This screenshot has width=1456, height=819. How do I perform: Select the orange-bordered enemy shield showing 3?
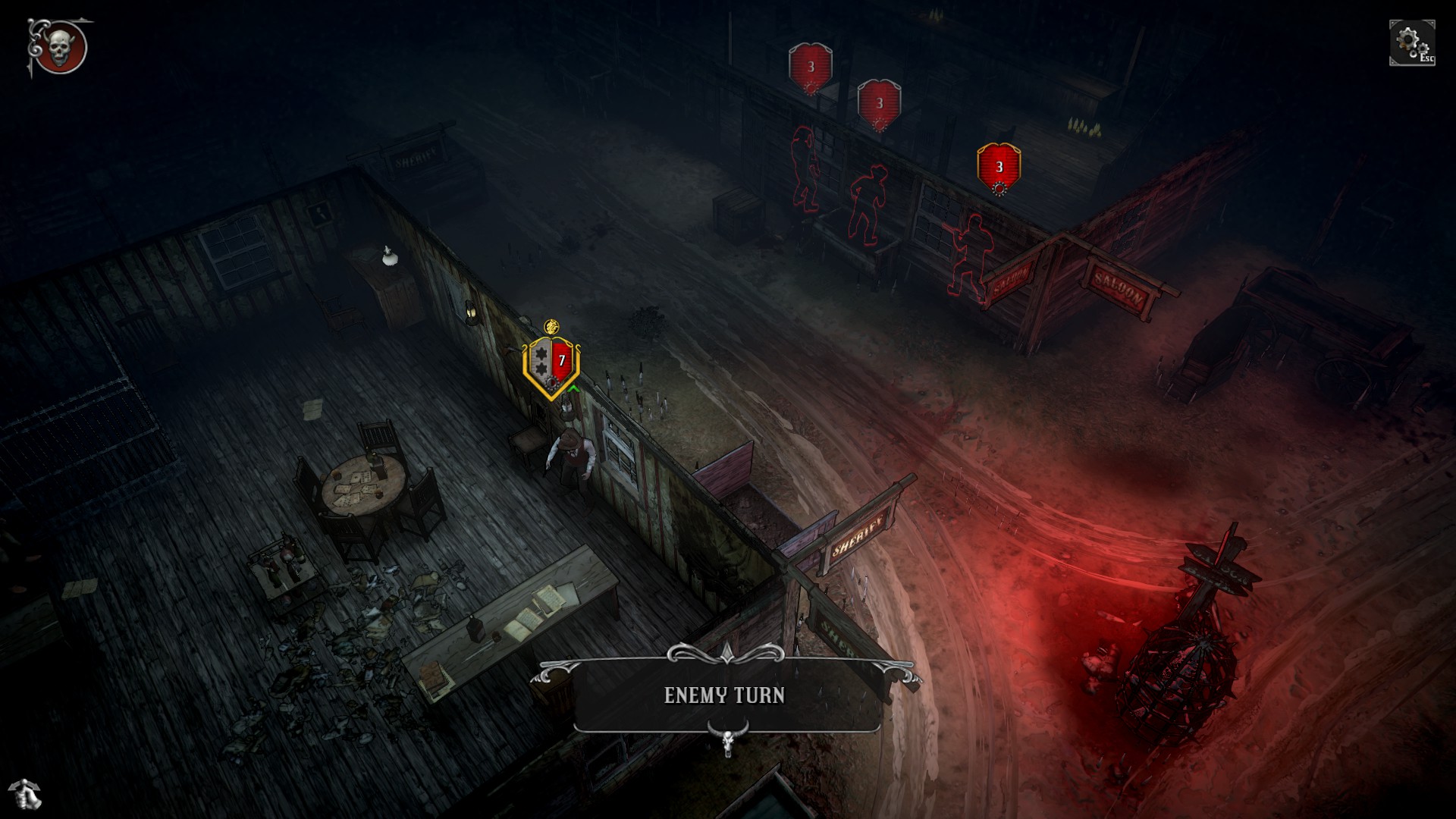tap(999, 168)
